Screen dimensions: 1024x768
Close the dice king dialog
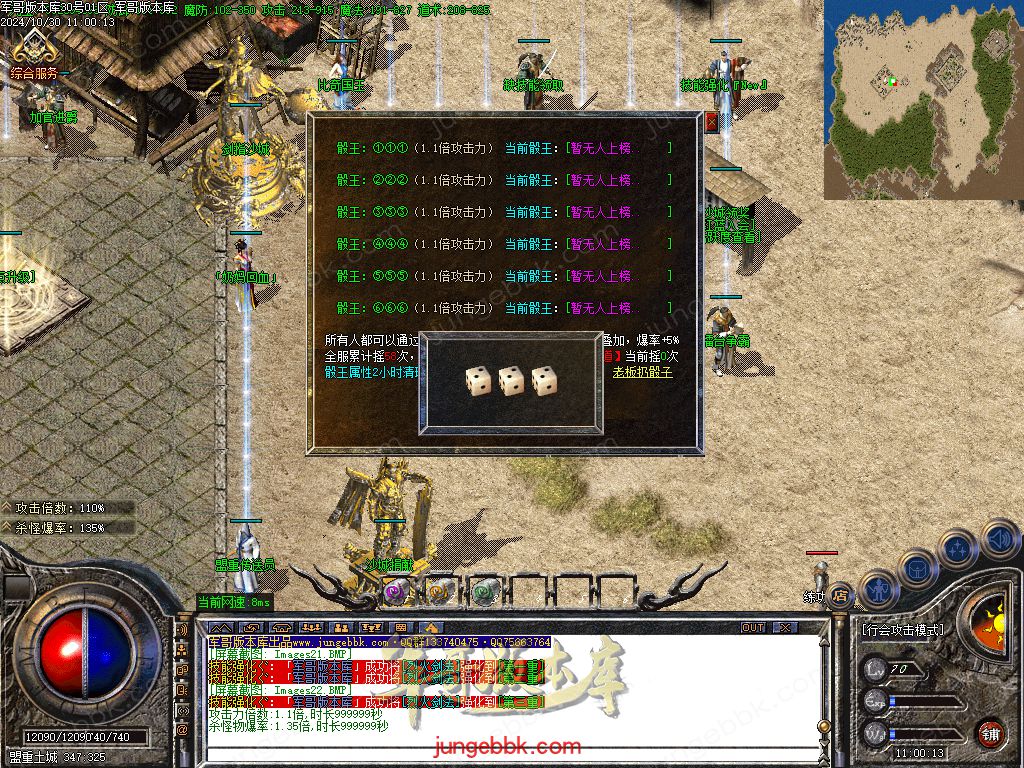(x=712, y=122)
